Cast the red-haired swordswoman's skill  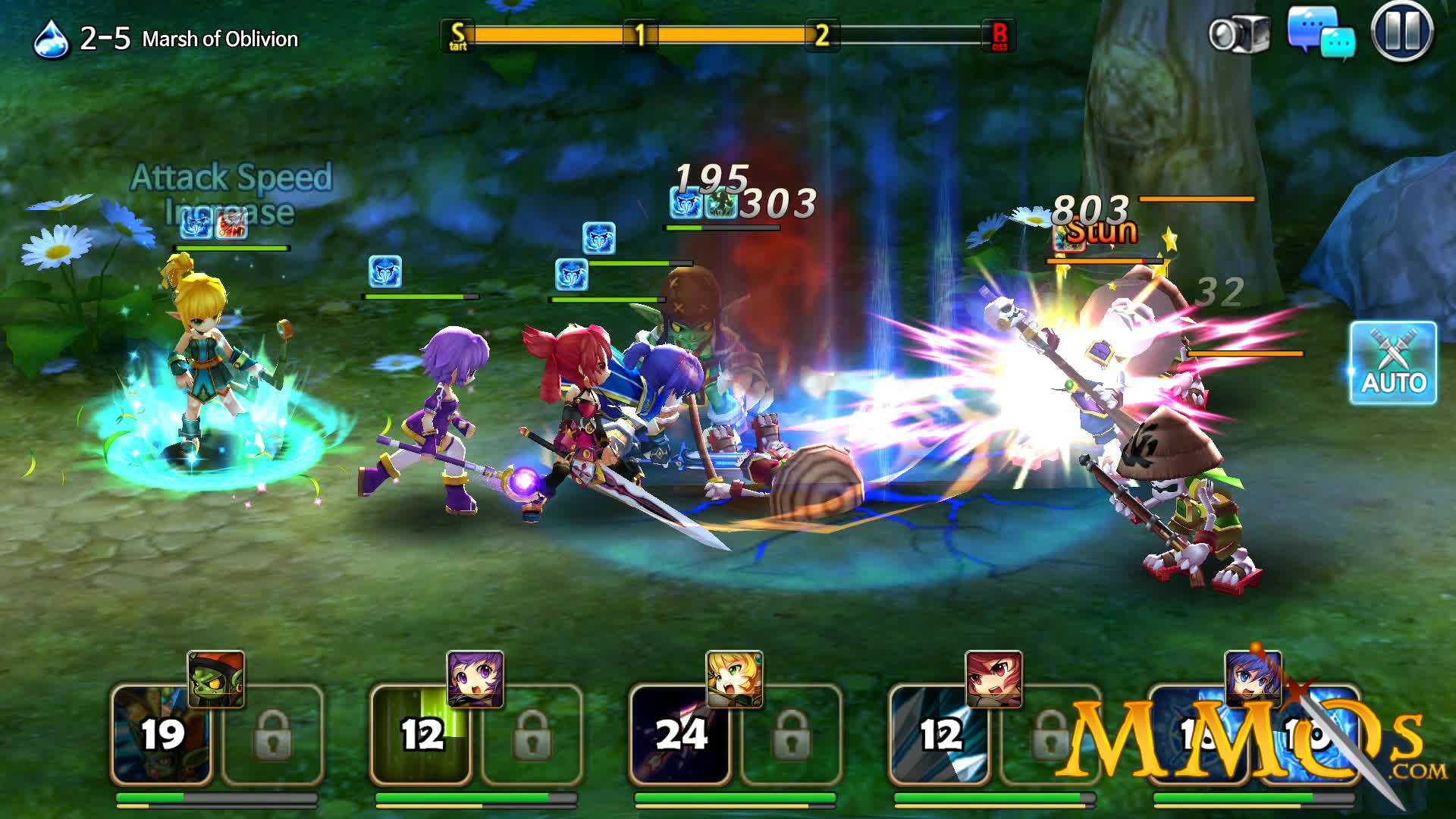tap(940, 734)
